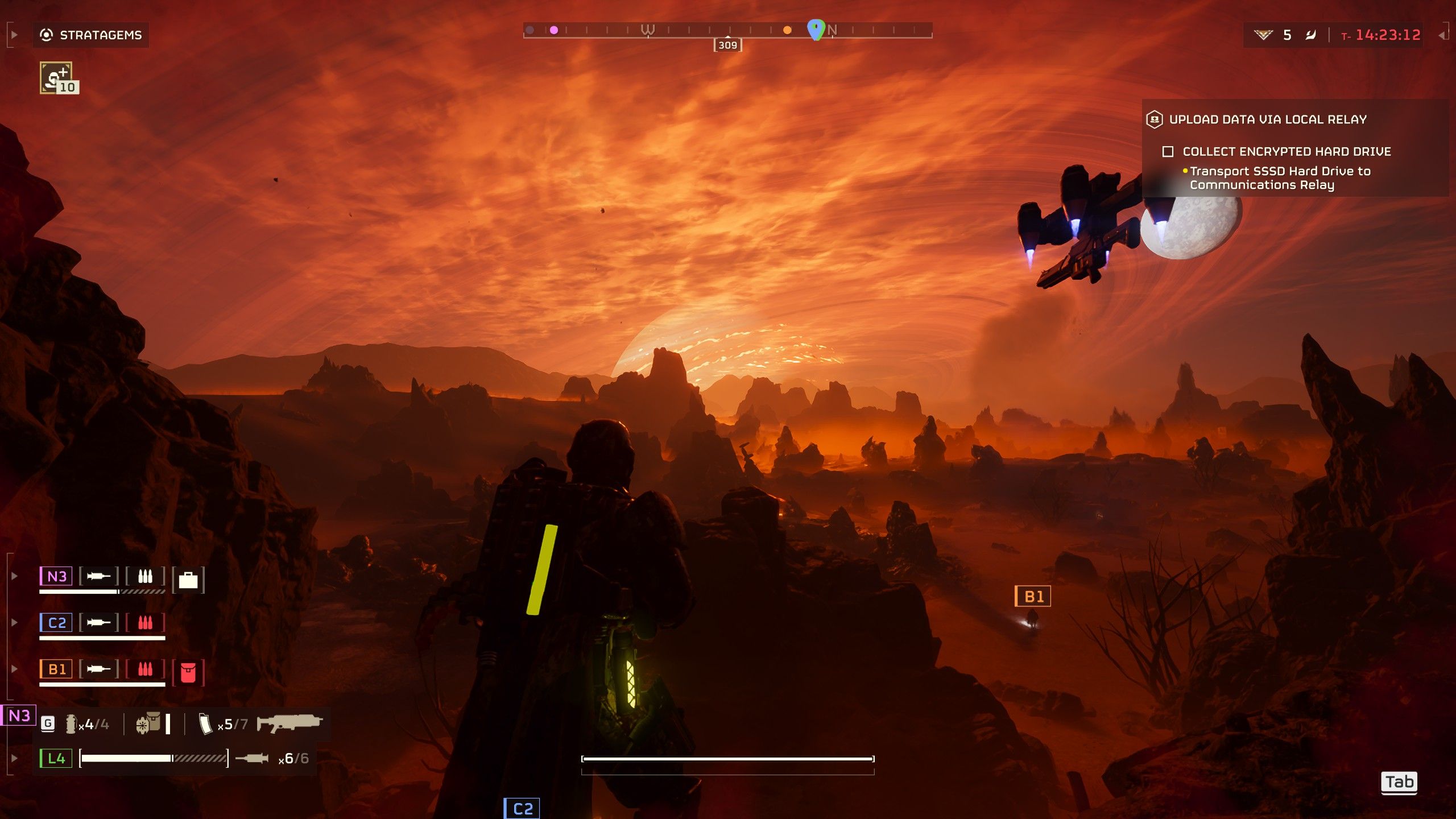Click the Upload Data via Local Relay objective
1456x819 pixels.
[1267, 119]
